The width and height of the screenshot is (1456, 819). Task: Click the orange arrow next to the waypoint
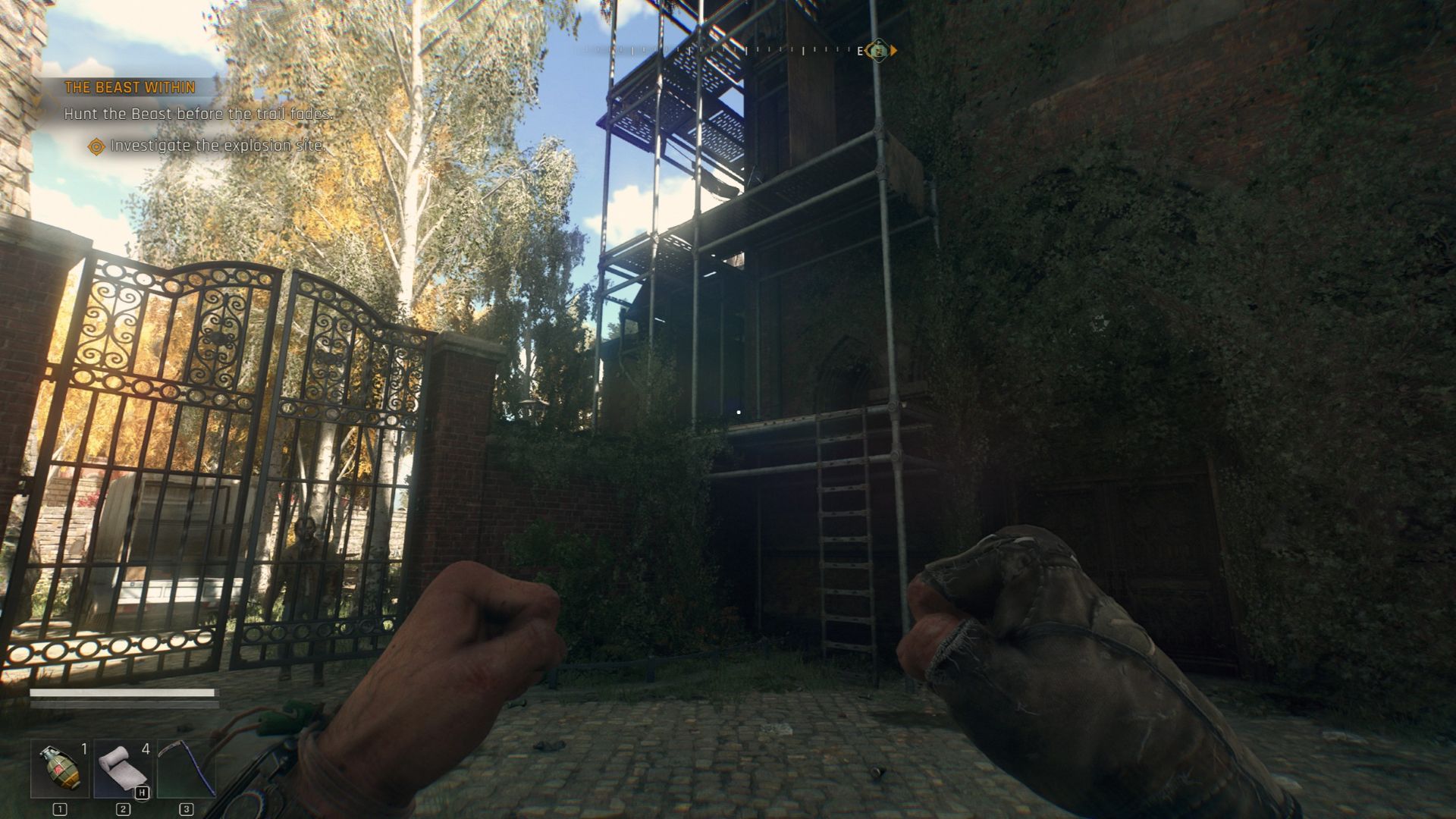coord(893,50)
